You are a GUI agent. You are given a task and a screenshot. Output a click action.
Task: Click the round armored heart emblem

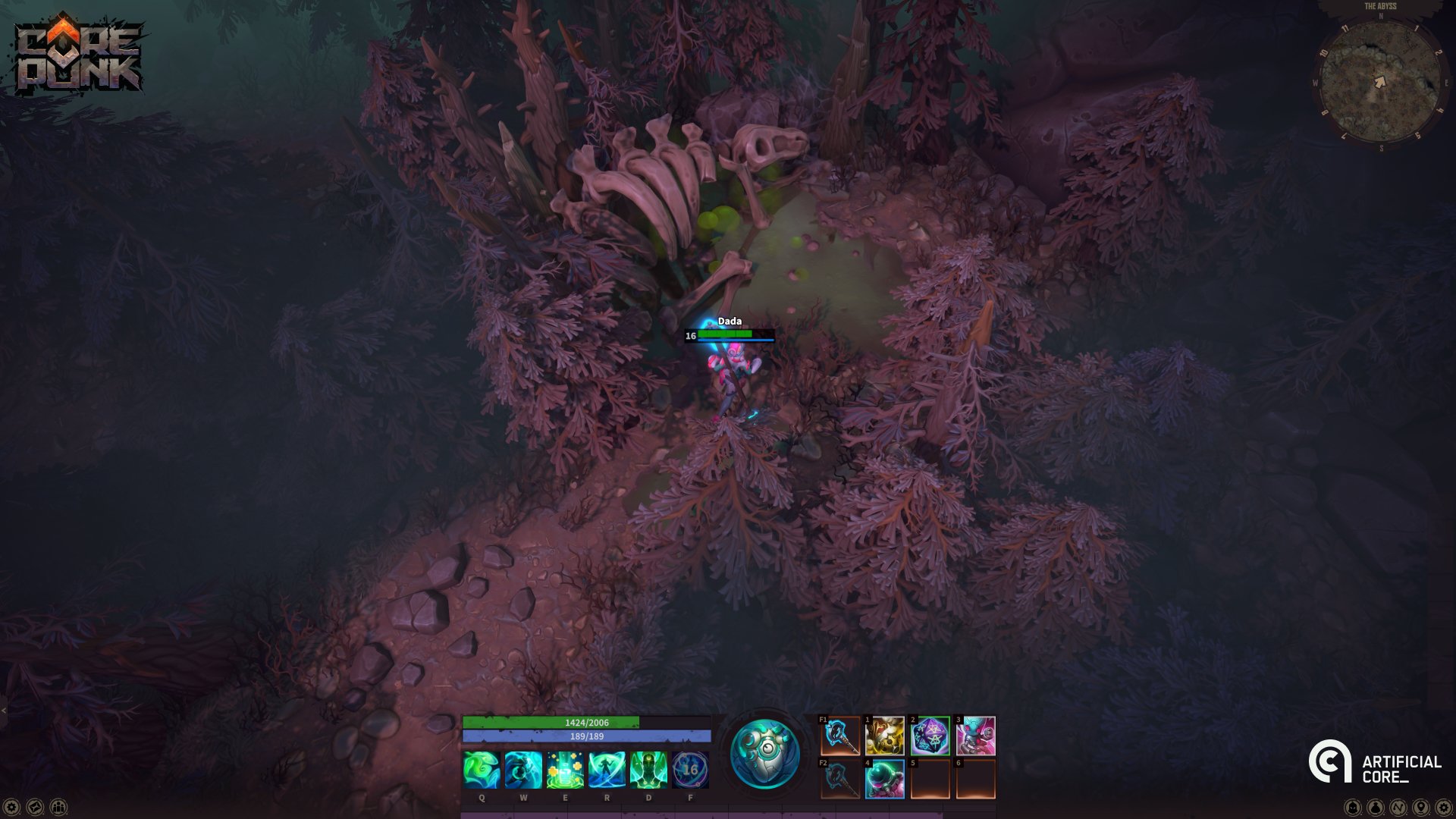coord(764,755)
